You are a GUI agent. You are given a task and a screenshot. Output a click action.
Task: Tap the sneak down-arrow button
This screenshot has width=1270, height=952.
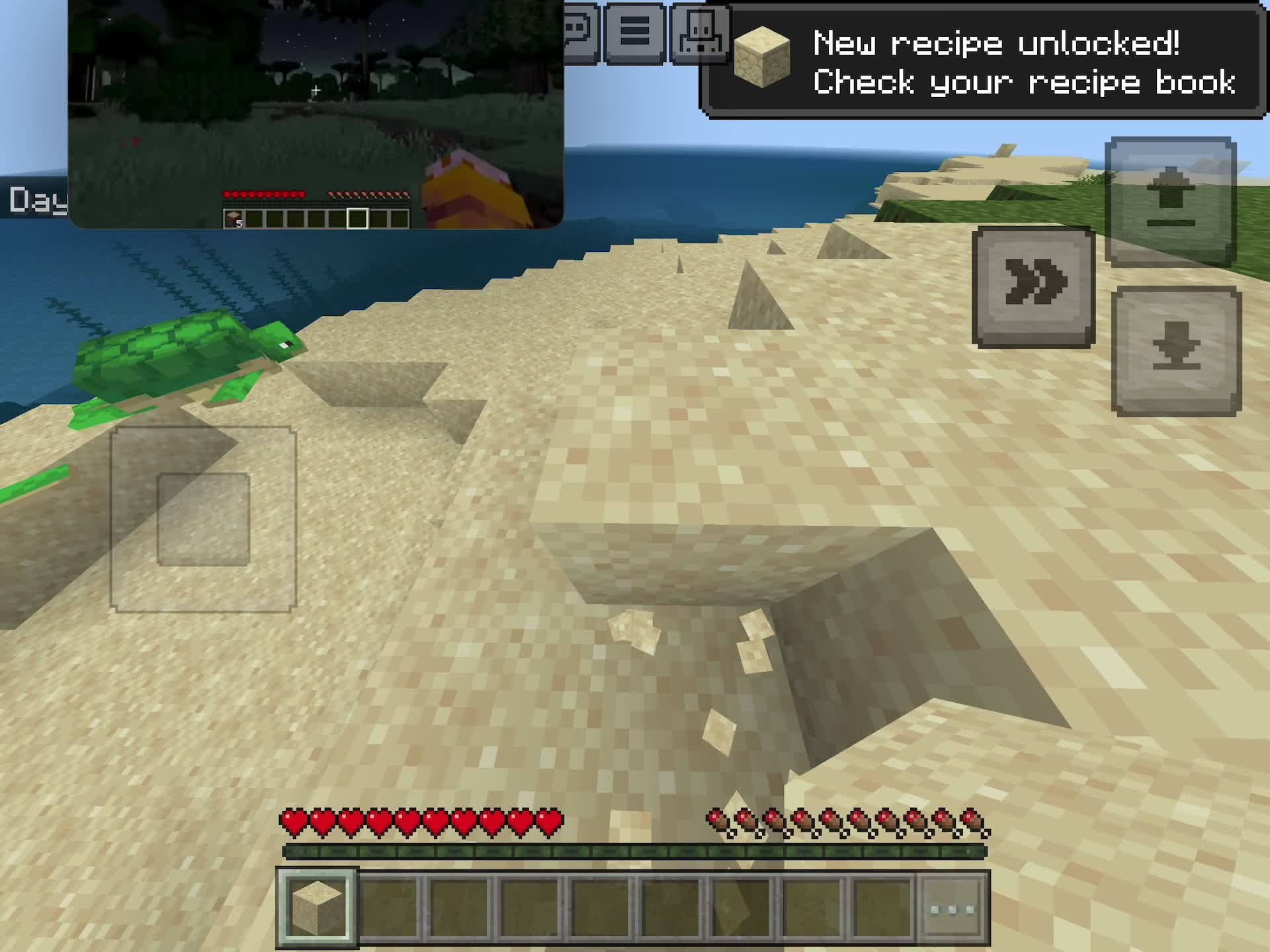[x=1176, y=351]
